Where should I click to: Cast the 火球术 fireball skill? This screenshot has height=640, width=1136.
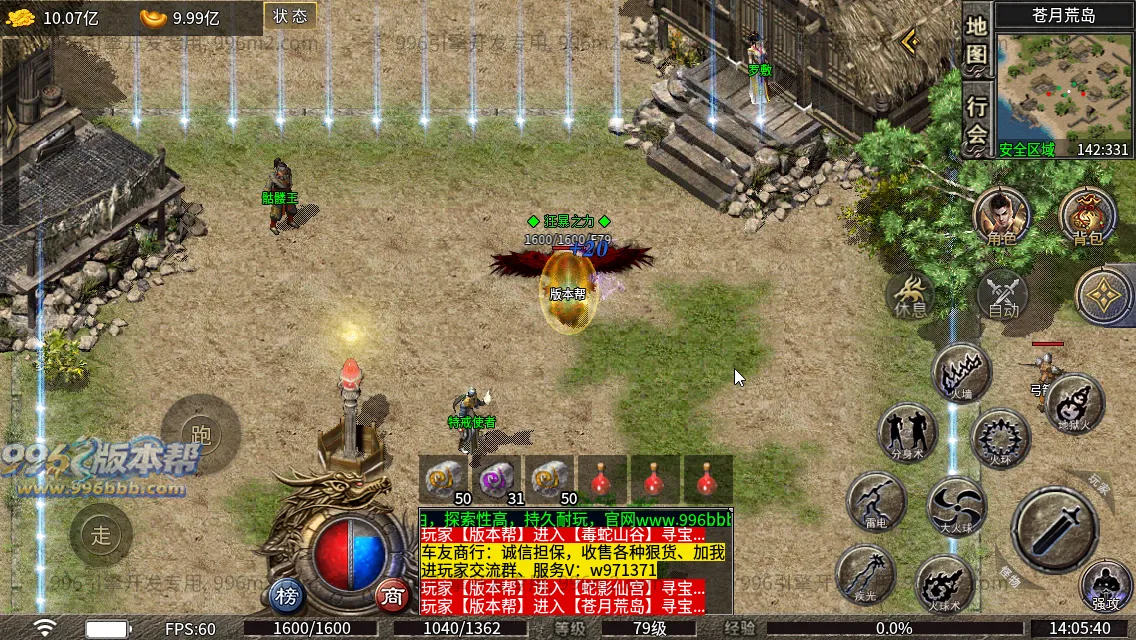pyautogui.click(x=944, y=584)
